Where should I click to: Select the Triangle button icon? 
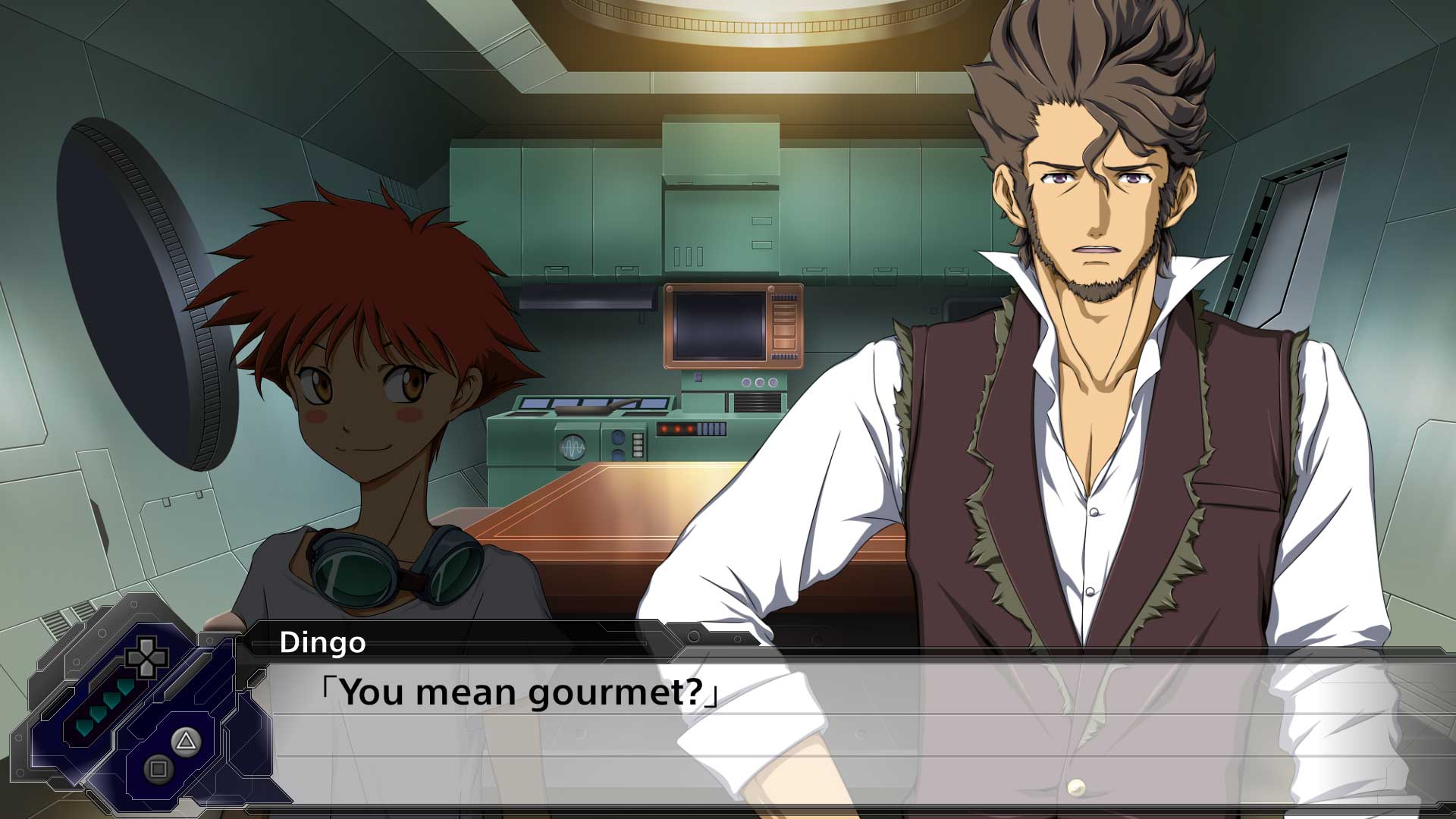186,741
